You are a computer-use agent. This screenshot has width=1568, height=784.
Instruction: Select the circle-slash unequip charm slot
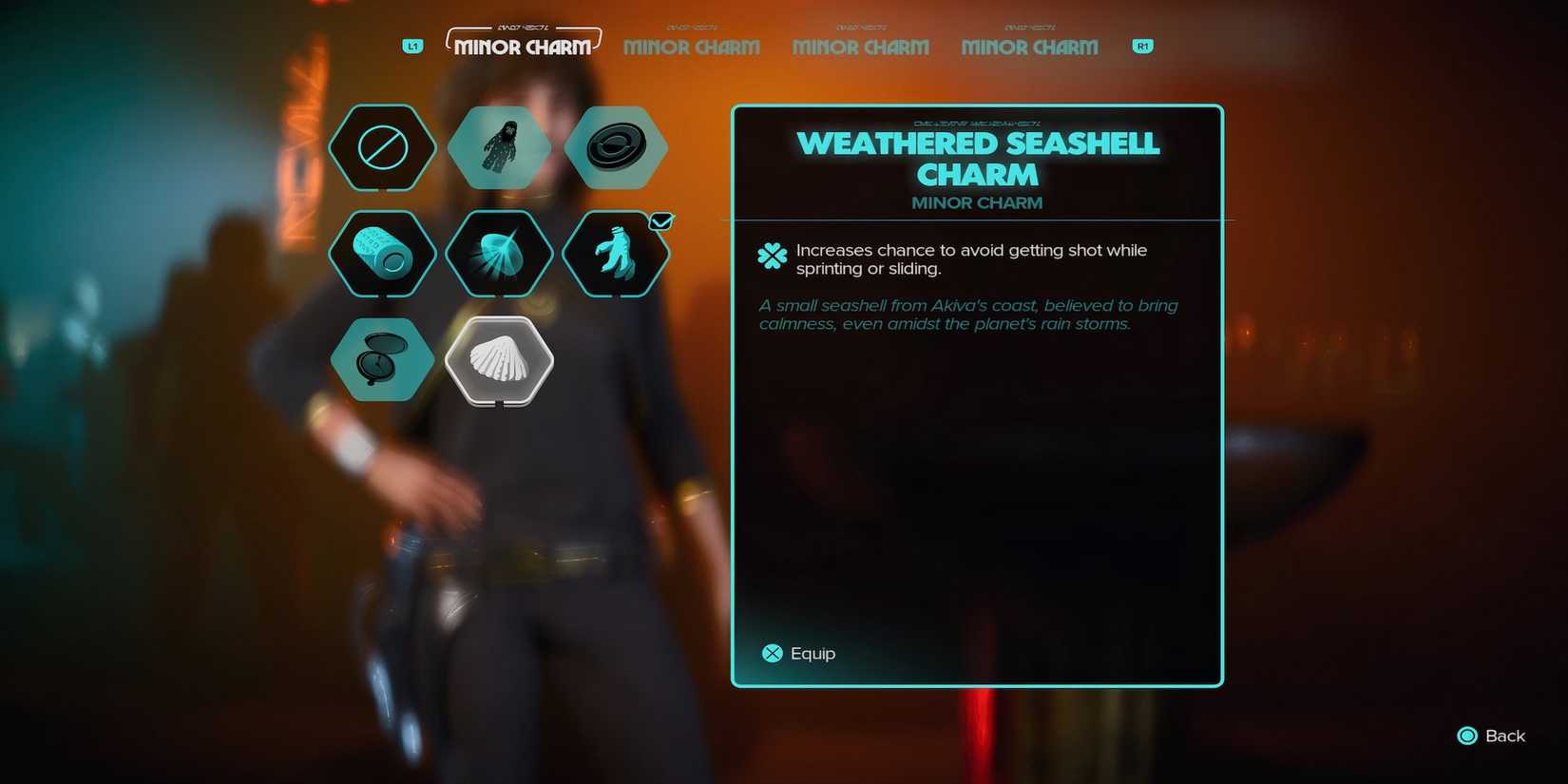[x=382, y=147]
